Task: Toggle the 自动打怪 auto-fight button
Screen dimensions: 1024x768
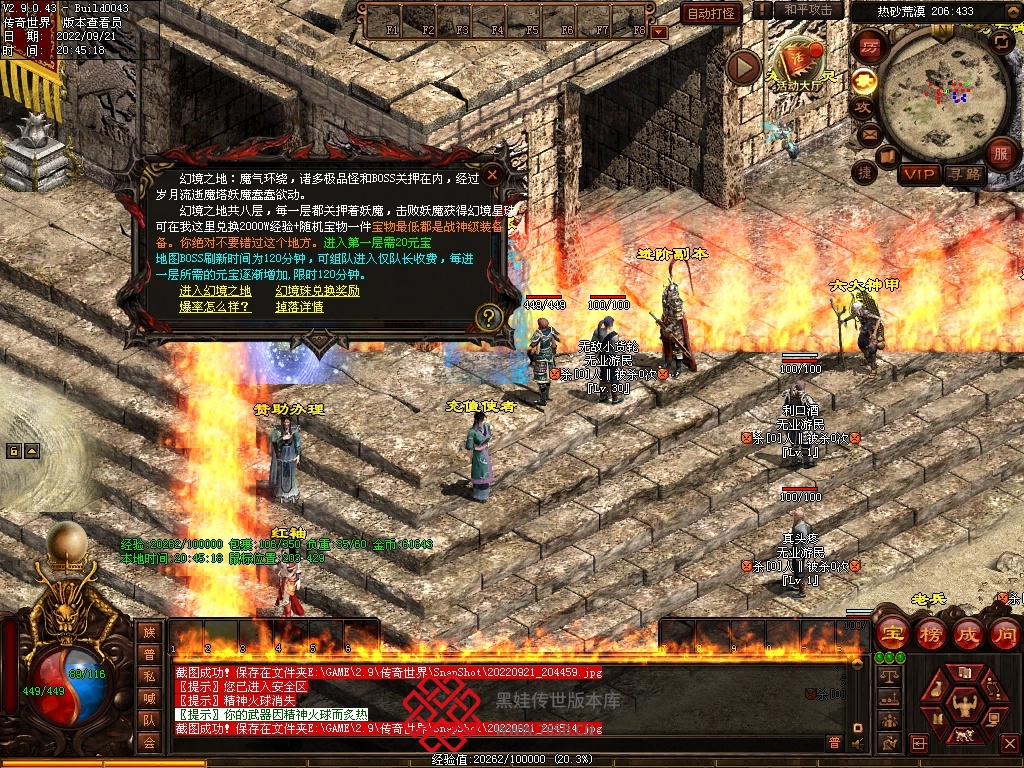Action: coord(711,13)
